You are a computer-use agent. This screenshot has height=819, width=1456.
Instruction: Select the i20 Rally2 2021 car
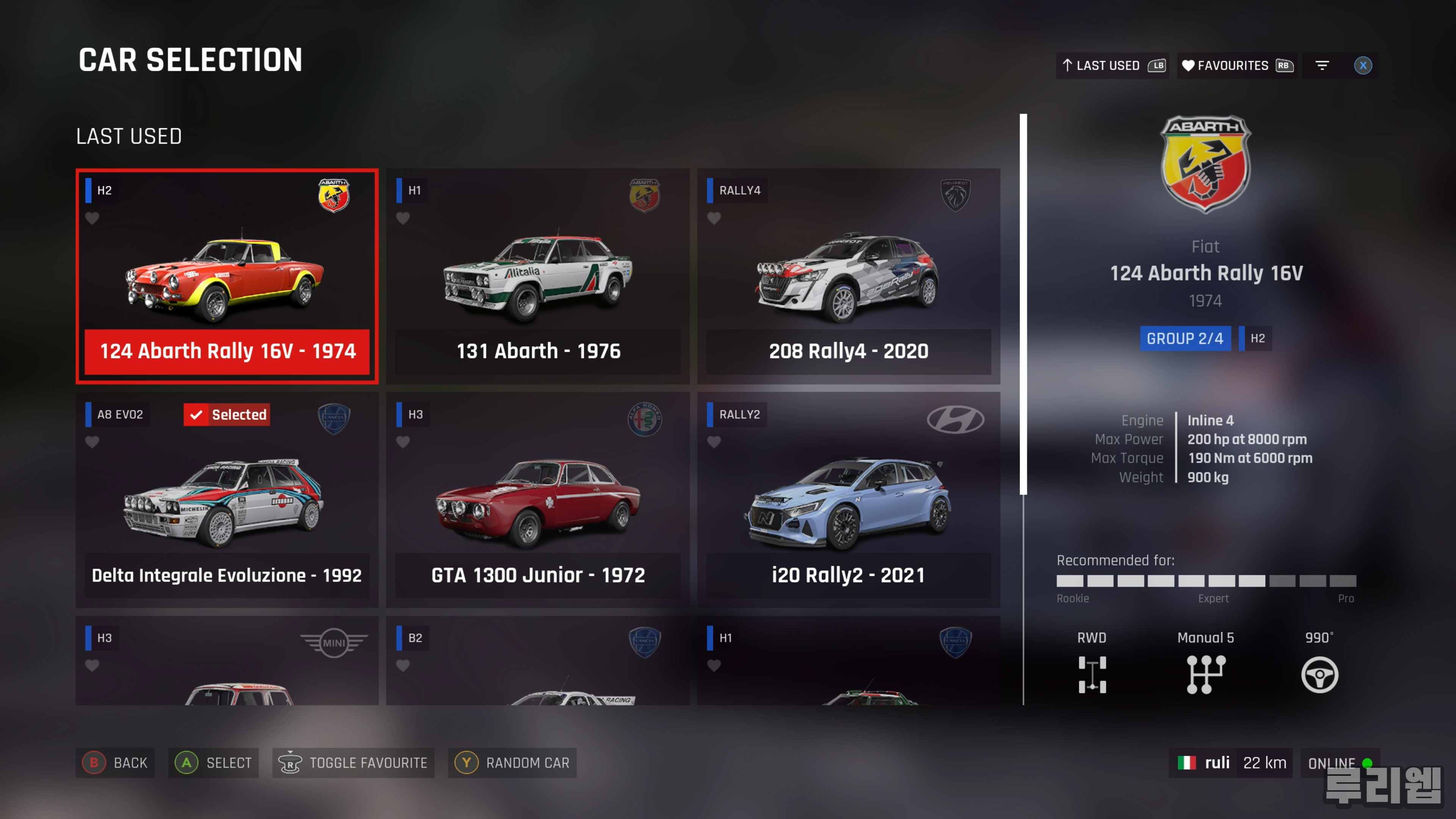point(848,500)
